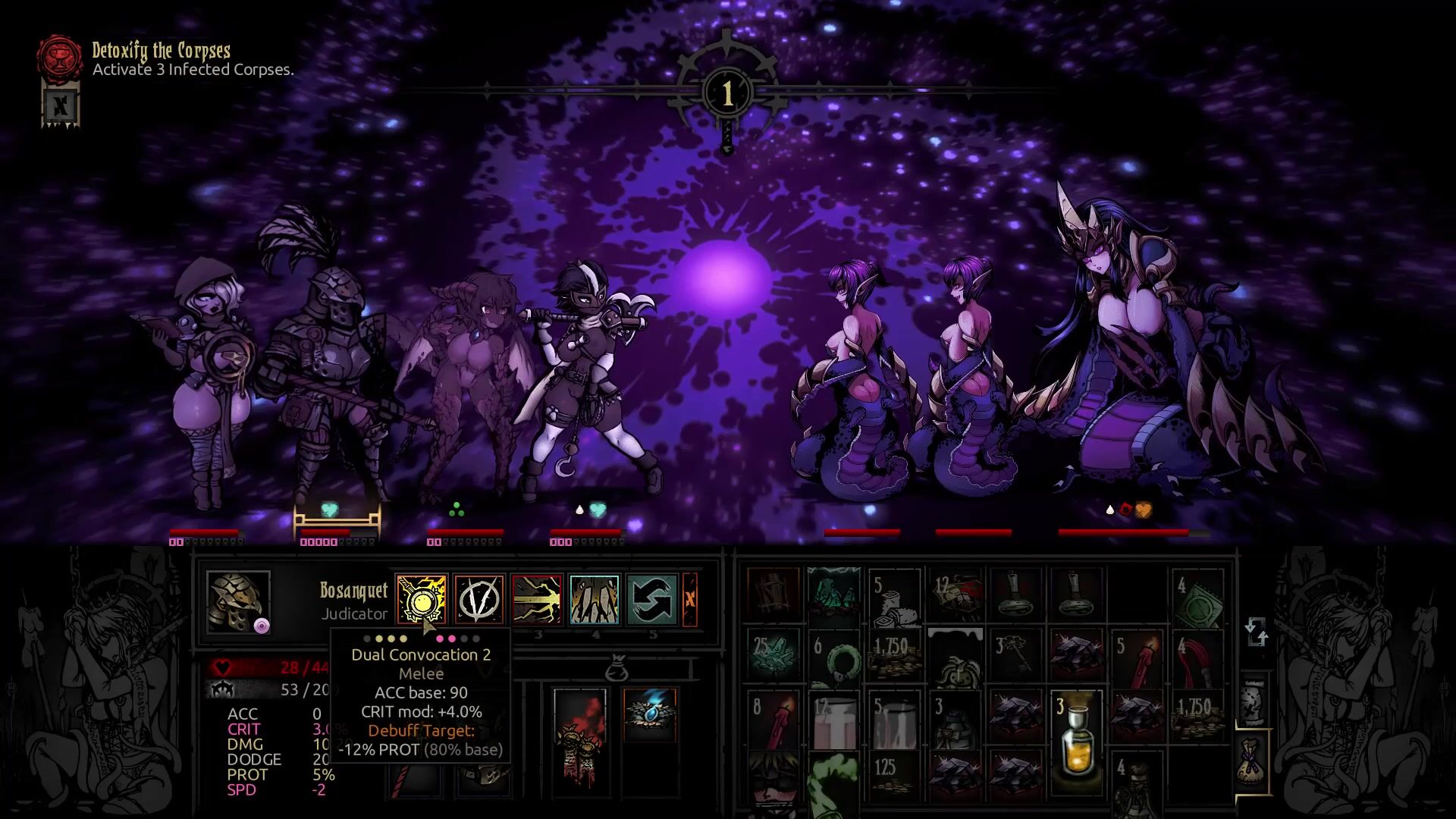Viewport: 1456px width, 819px height.
Task: Select the stack of 8 red candles
Action: click(x=773, y=720)
